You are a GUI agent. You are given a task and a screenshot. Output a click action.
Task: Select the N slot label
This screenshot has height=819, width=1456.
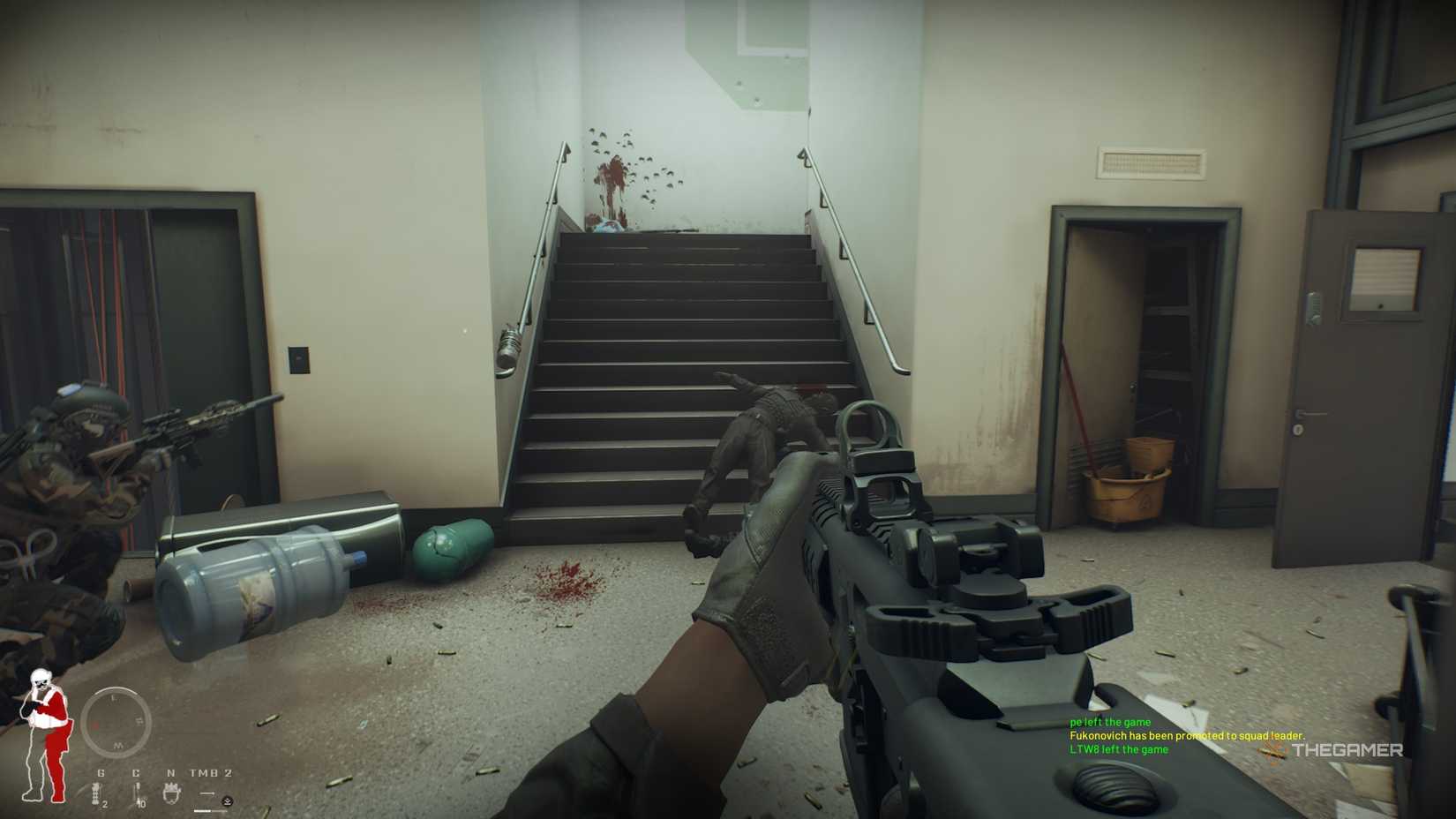point(171,773)
